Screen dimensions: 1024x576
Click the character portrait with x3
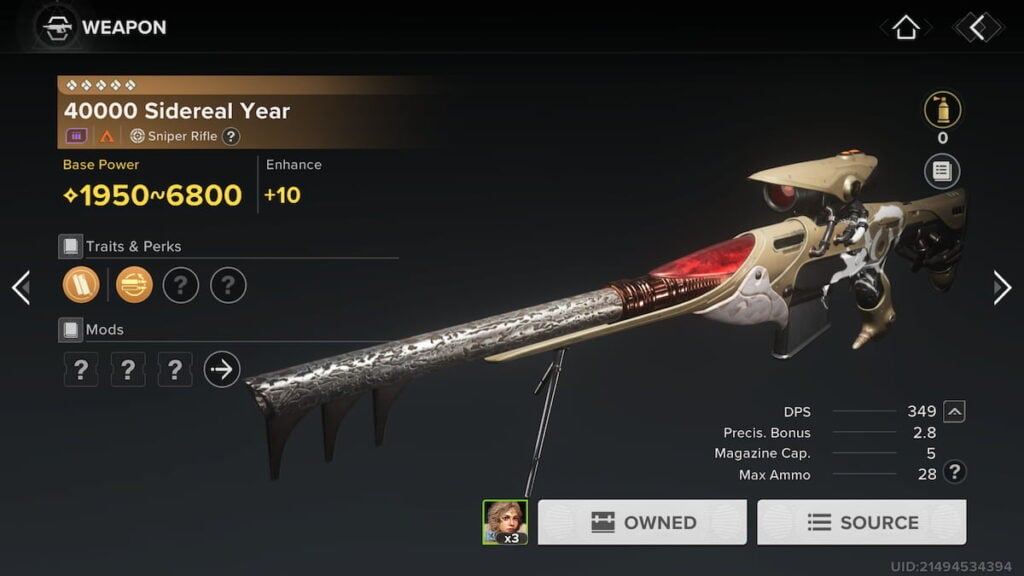[505, 522]
